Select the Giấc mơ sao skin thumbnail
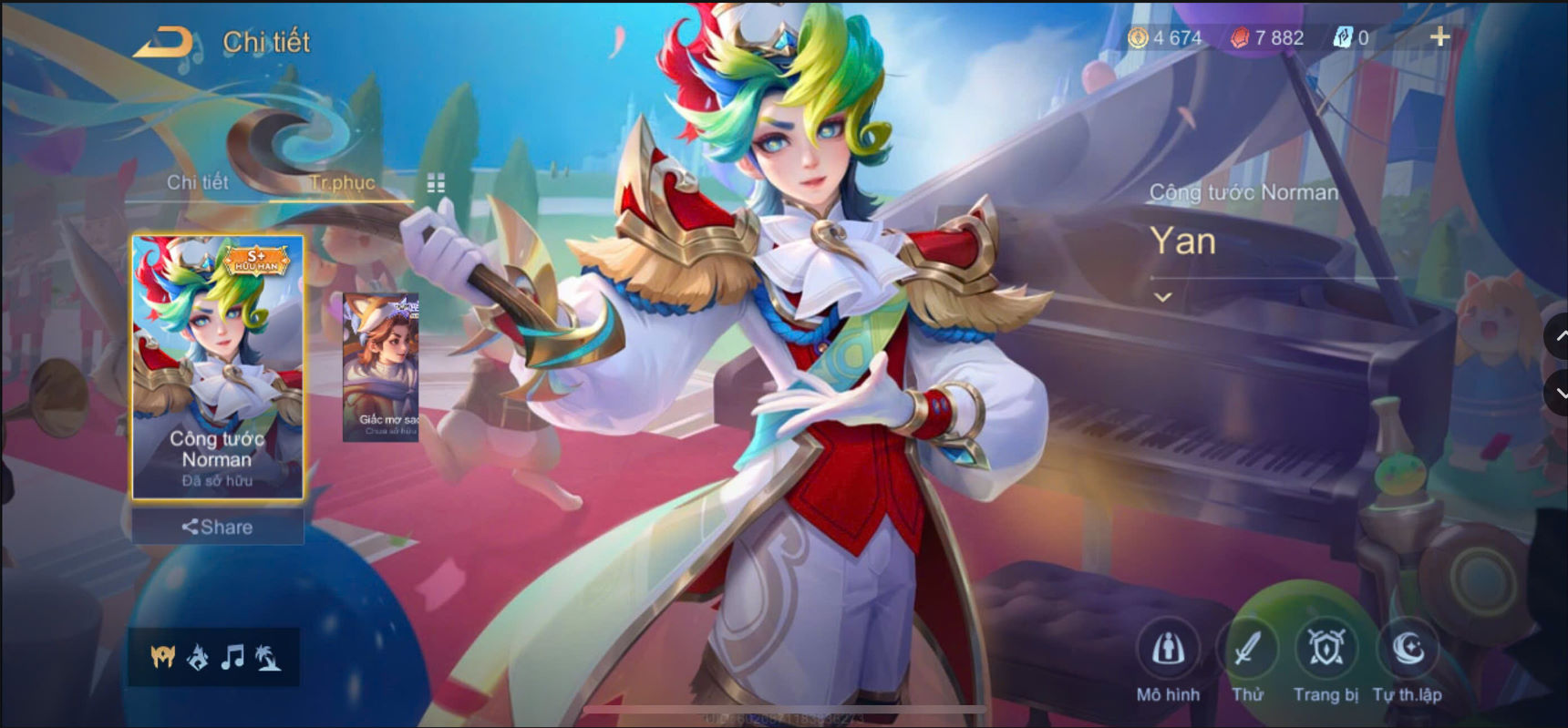 pyautogui.click(x=379, y=366)
